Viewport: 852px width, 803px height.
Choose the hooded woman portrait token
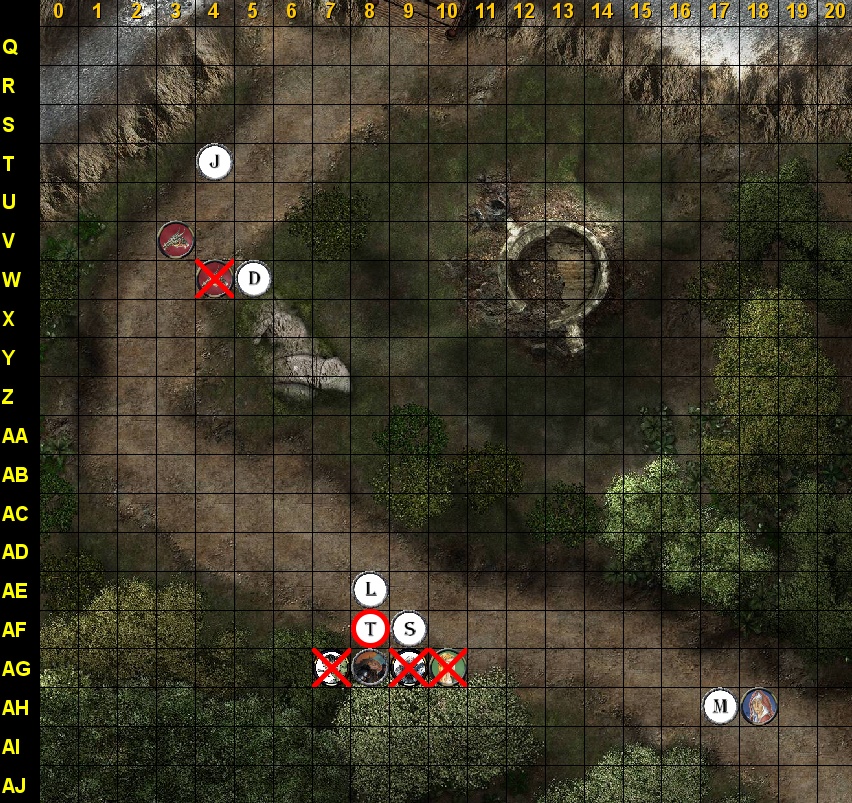759,707
